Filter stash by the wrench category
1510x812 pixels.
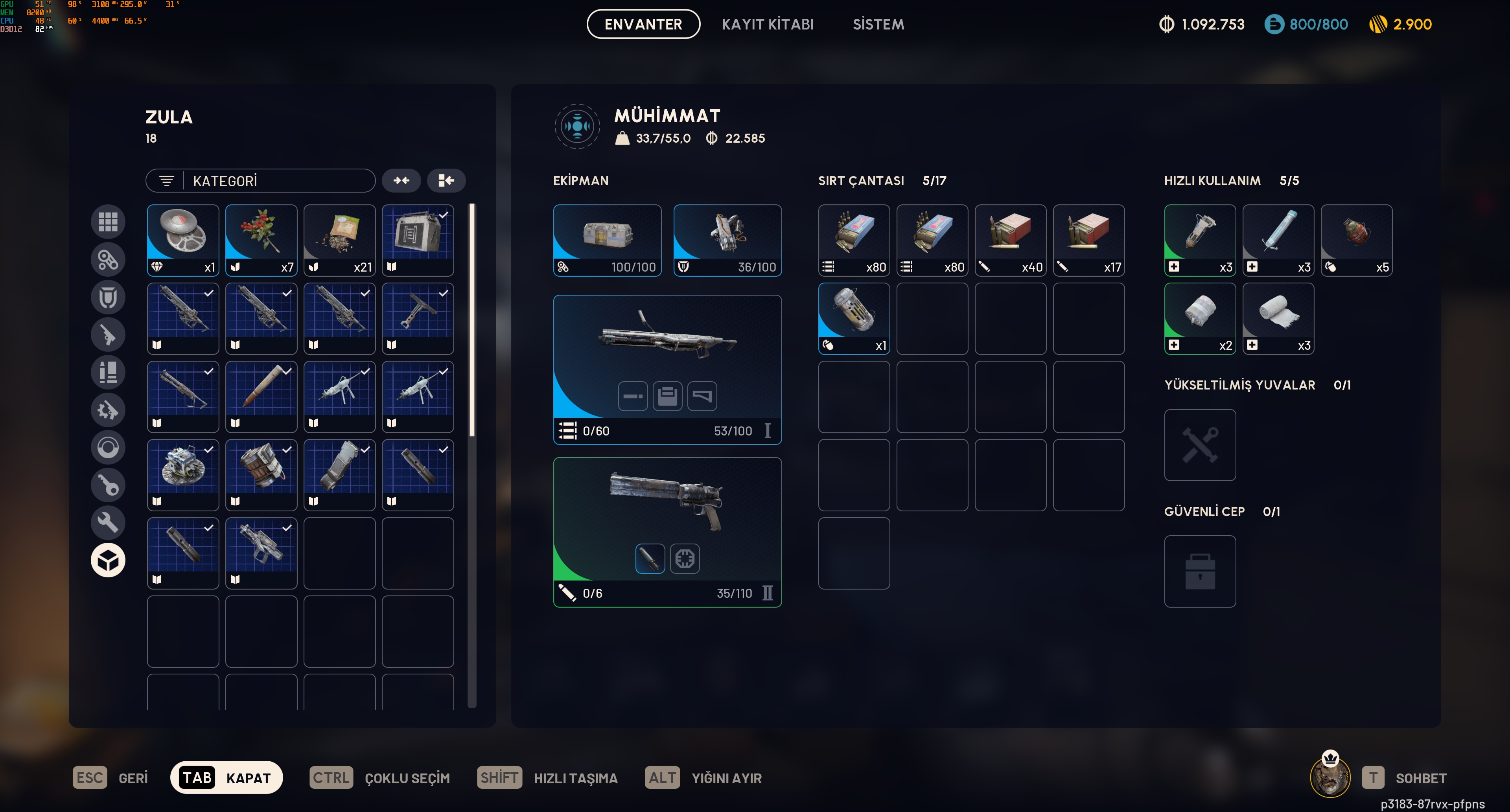click(108, 522)
